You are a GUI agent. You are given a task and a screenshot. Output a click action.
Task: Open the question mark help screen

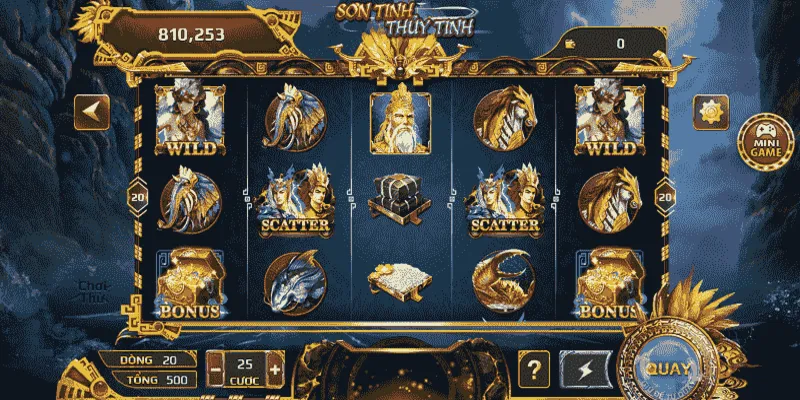coord(535,369)
